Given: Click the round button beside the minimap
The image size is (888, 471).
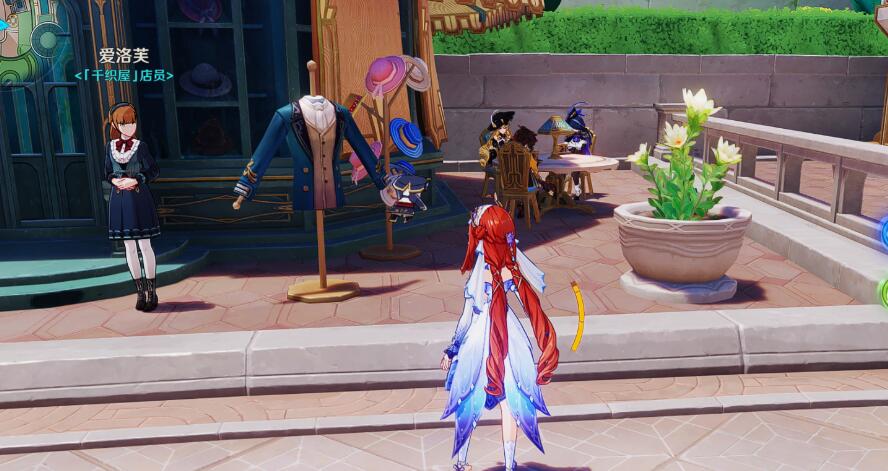Looking at the screenshot, I should [47, 40].
